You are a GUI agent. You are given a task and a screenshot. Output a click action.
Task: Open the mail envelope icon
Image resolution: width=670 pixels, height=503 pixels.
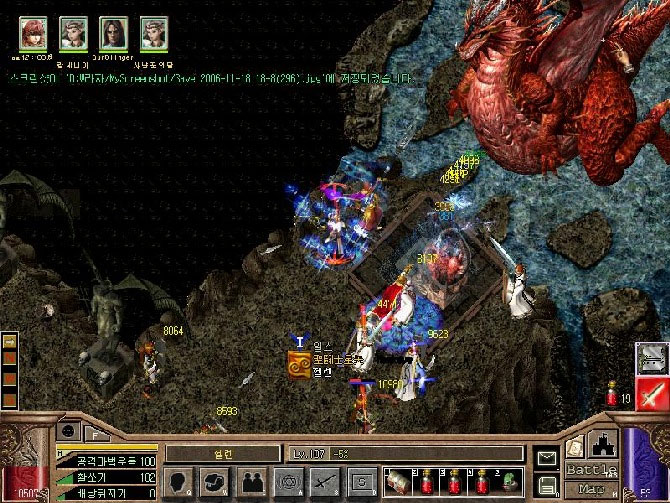(546, 459)
